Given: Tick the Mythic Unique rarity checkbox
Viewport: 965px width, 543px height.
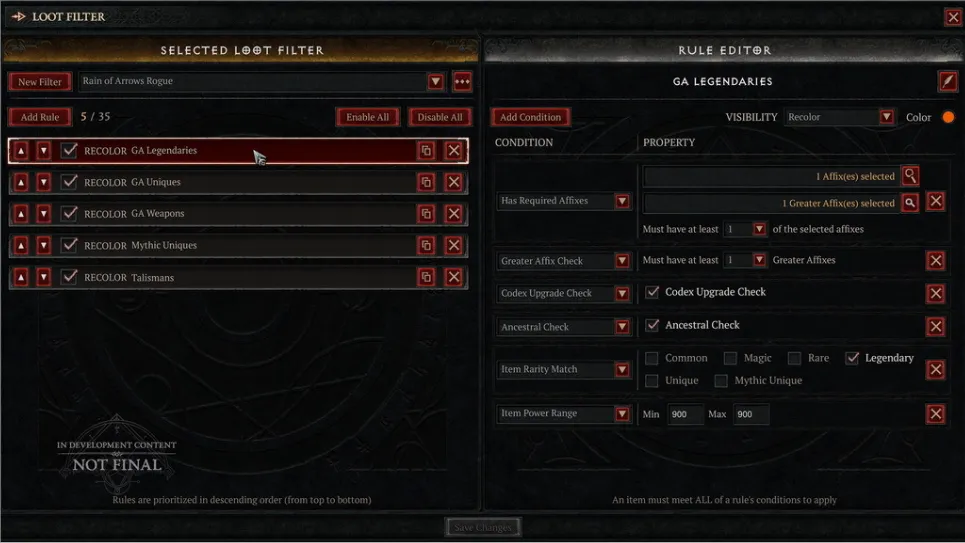Looking at the screenshot, I should coord(721,381).
